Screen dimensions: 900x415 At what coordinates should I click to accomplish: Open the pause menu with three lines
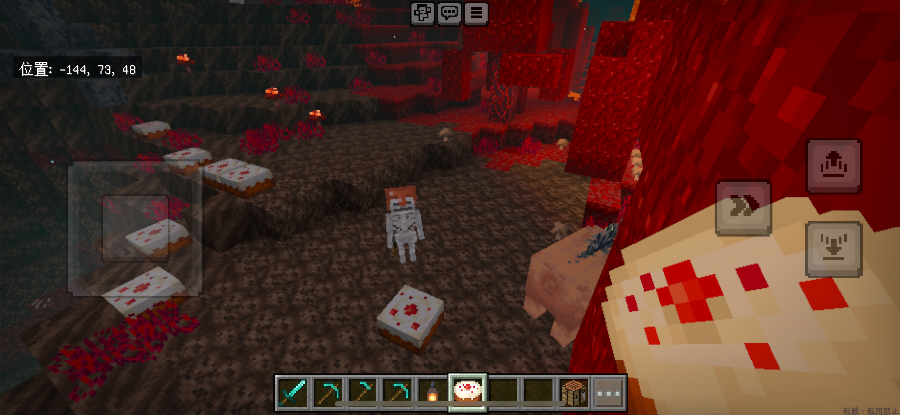pyautogui.click(x=476, y=13)
